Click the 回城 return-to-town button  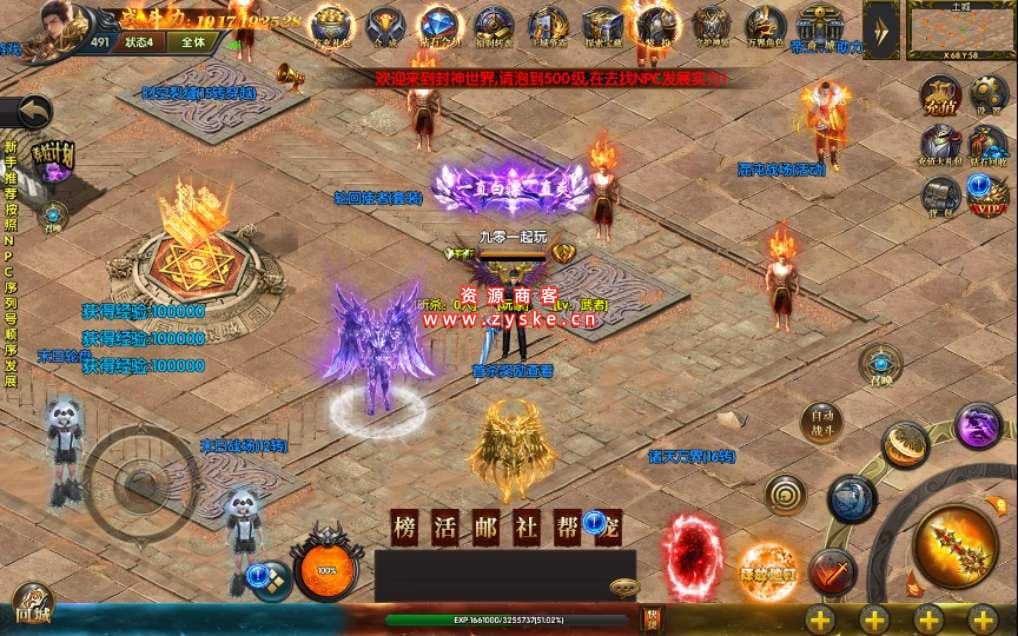point(32,606)
